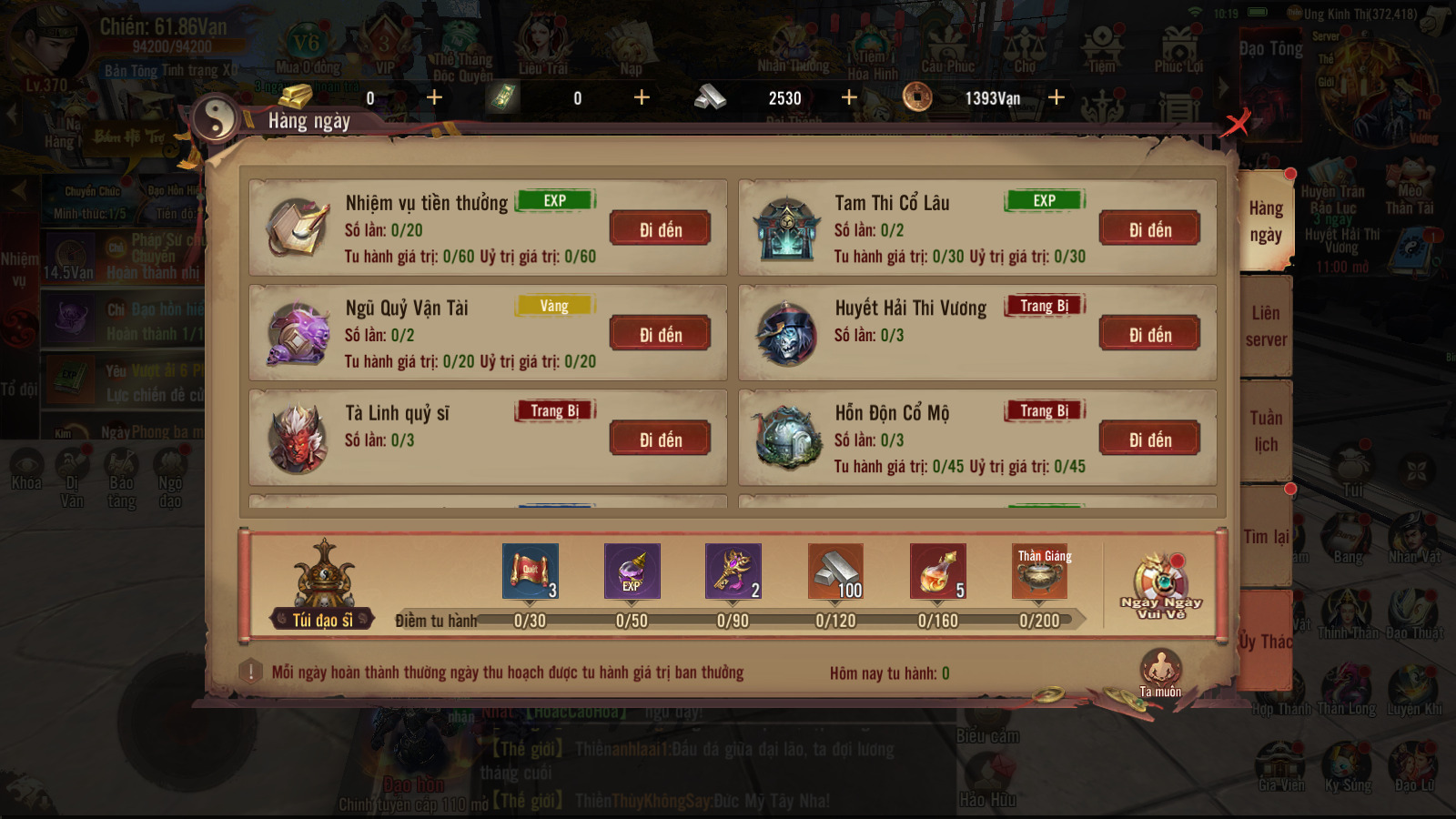Switch to the Liên server tab

point(1265,326)
